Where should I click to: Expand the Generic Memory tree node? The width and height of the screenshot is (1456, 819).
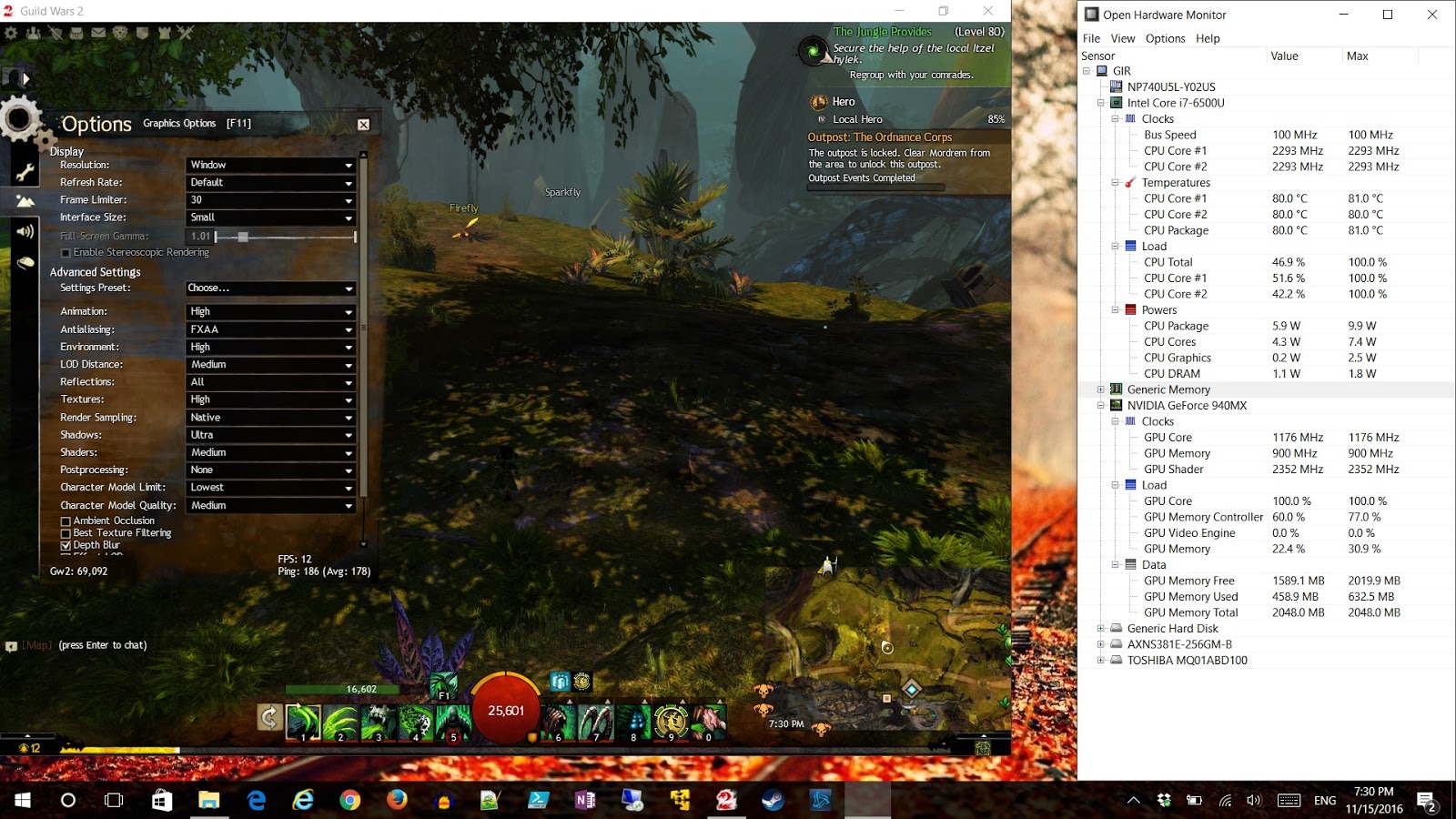pos(1102,389)
